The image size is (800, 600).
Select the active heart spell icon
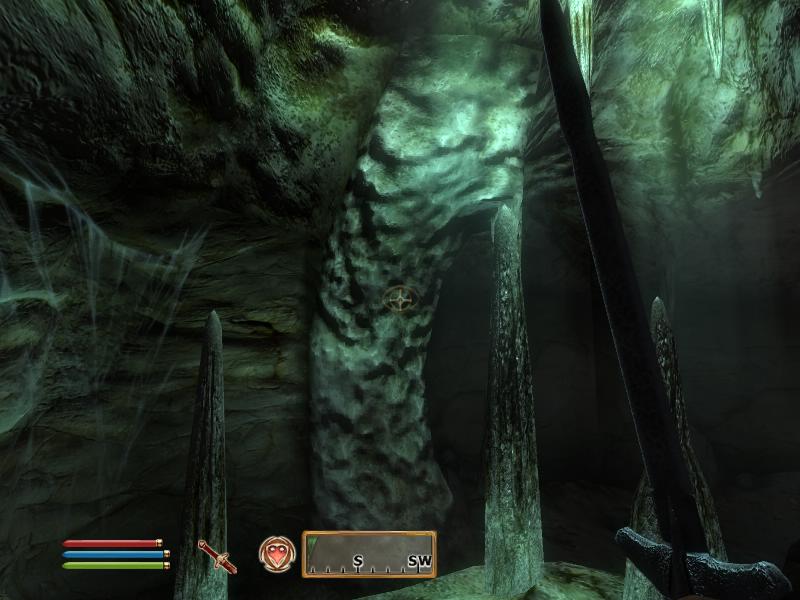[276, 553]
